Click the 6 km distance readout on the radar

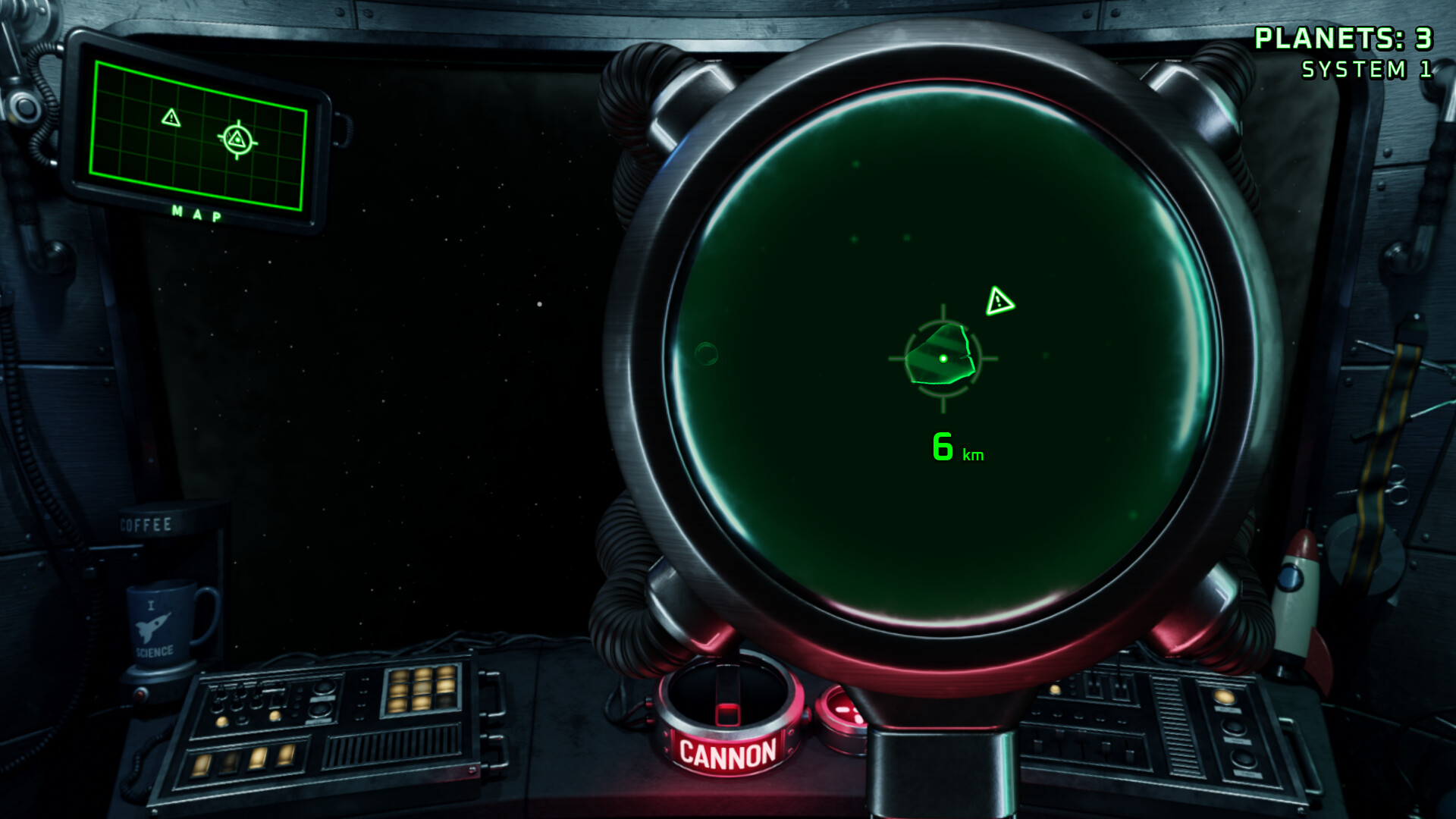tap(954, 447)
